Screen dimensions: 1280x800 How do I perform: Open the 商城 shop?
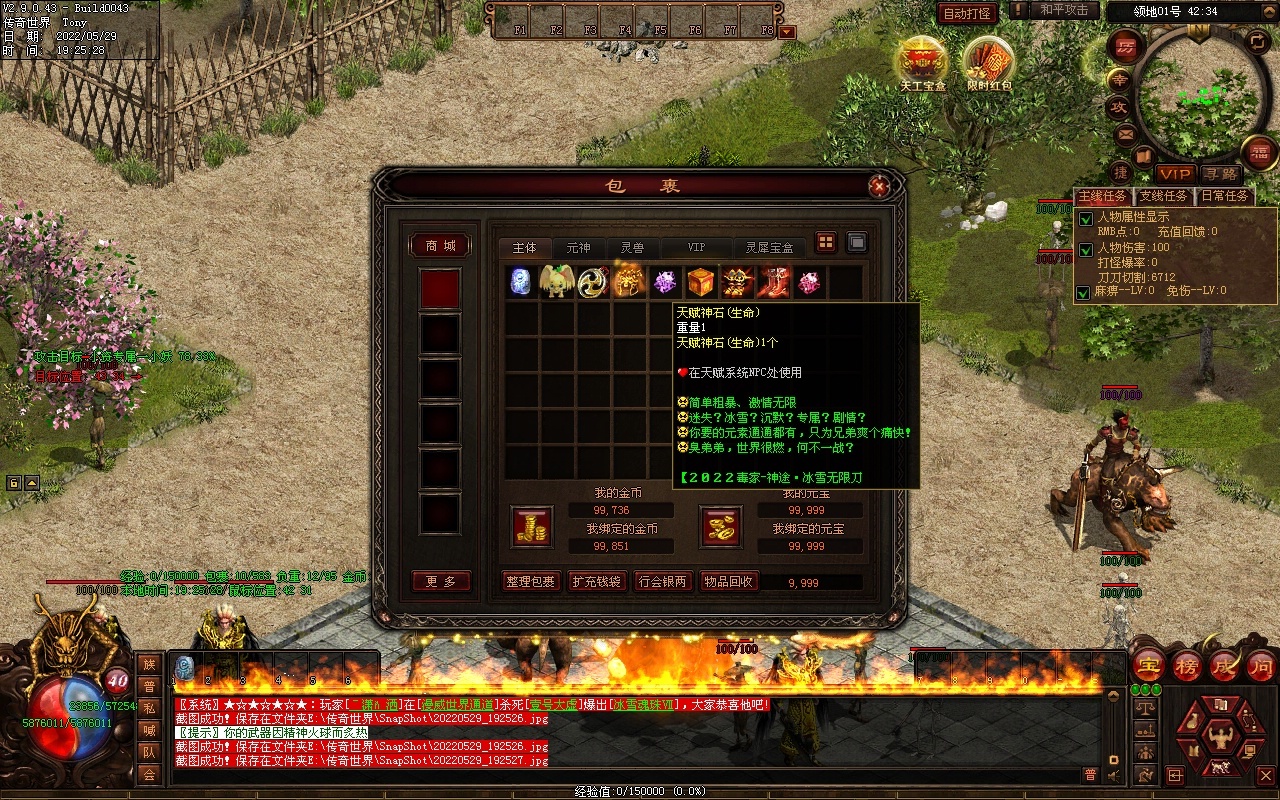[440, 246]
